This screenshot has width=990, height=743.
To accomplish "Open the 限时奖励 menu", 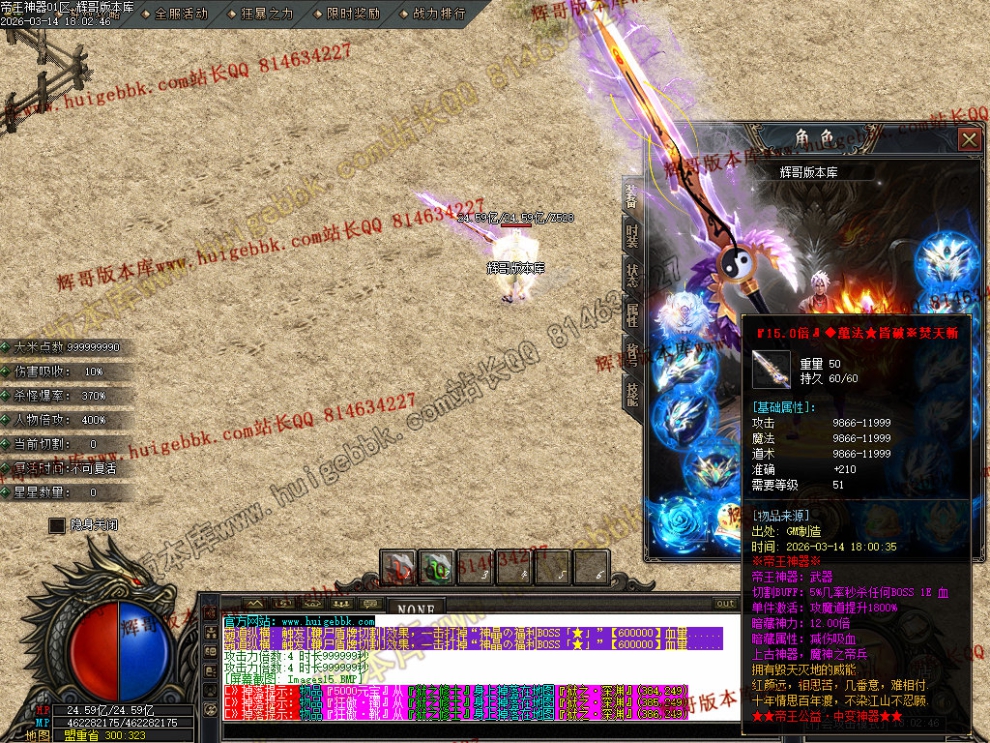I will 346,14.
